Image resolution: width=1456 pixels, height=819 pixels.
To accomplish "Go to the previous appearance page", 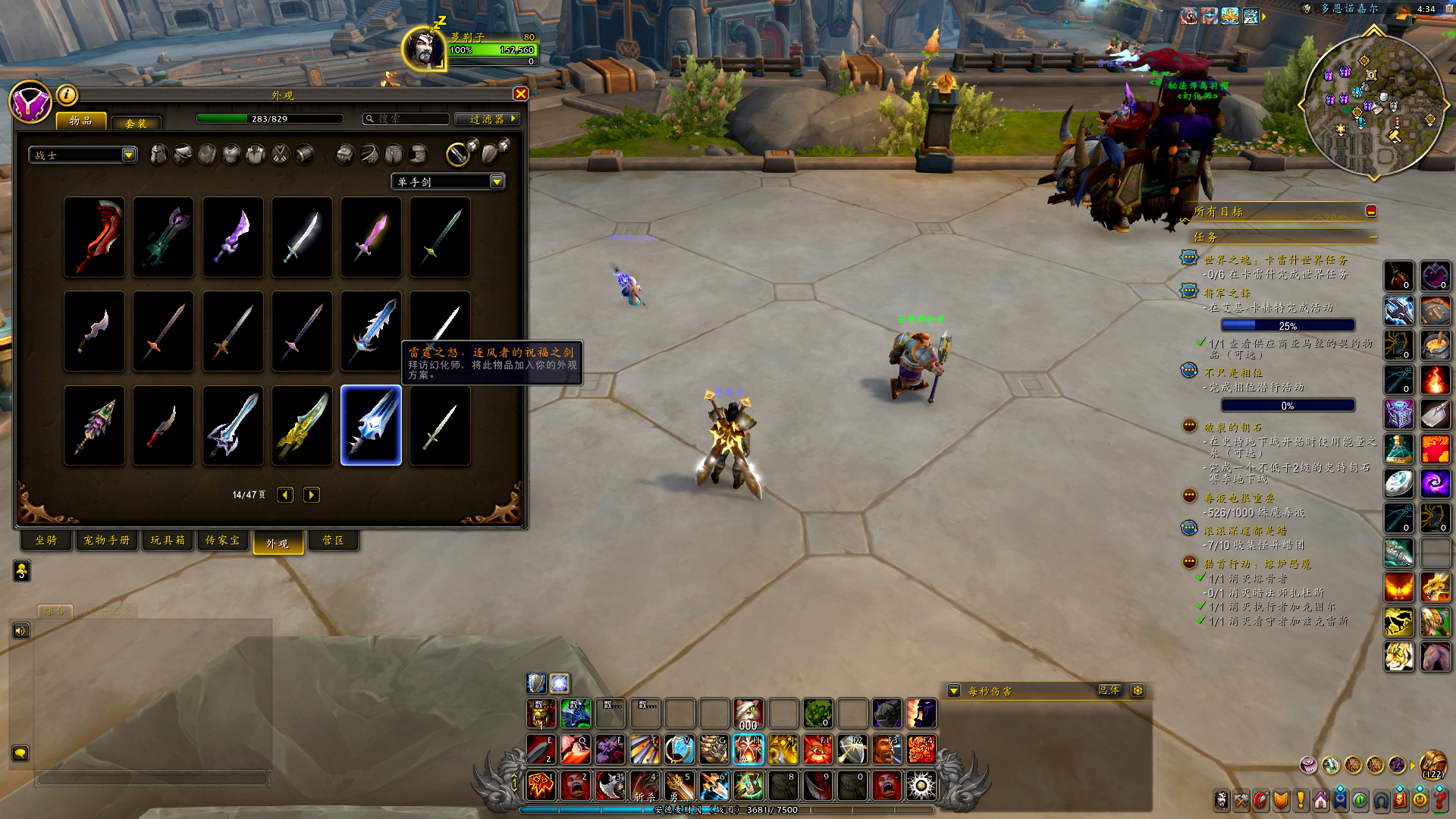I will tap(285, 495).
